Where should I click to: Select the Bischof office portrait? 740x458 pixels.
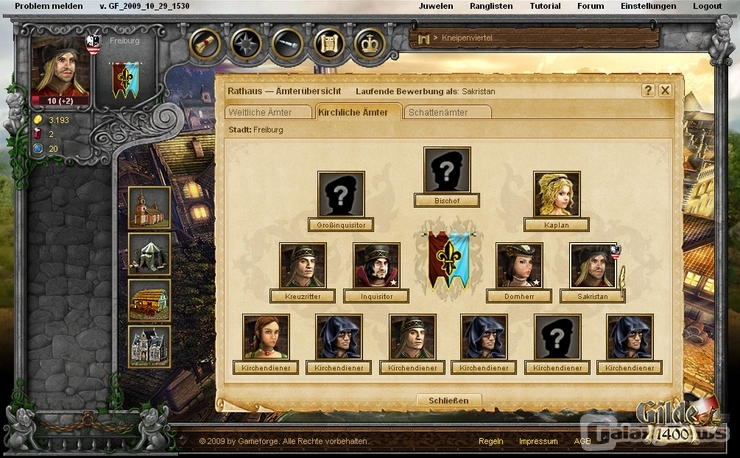(447, 171)
